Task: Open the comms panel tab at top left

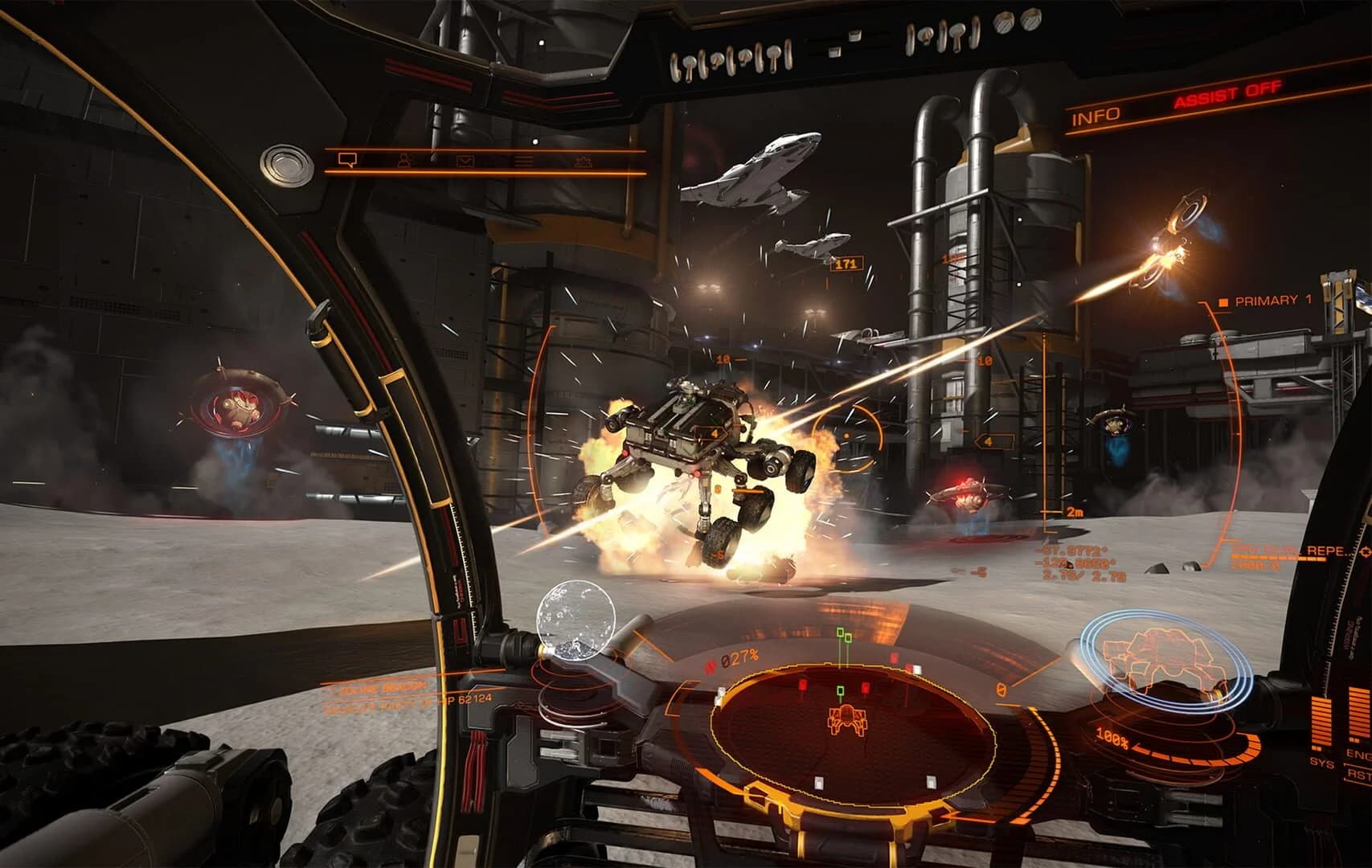Action: (x=347, y=160)
